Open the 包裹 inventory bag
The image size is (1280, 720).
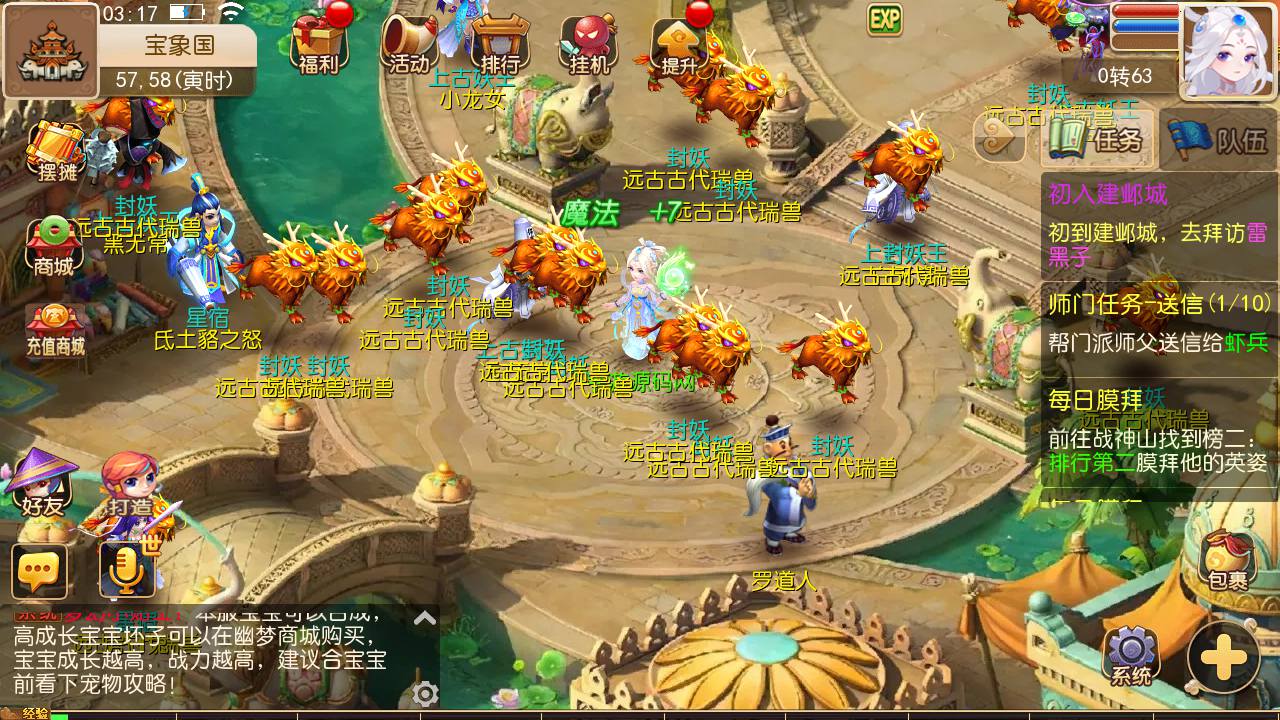1227,560
